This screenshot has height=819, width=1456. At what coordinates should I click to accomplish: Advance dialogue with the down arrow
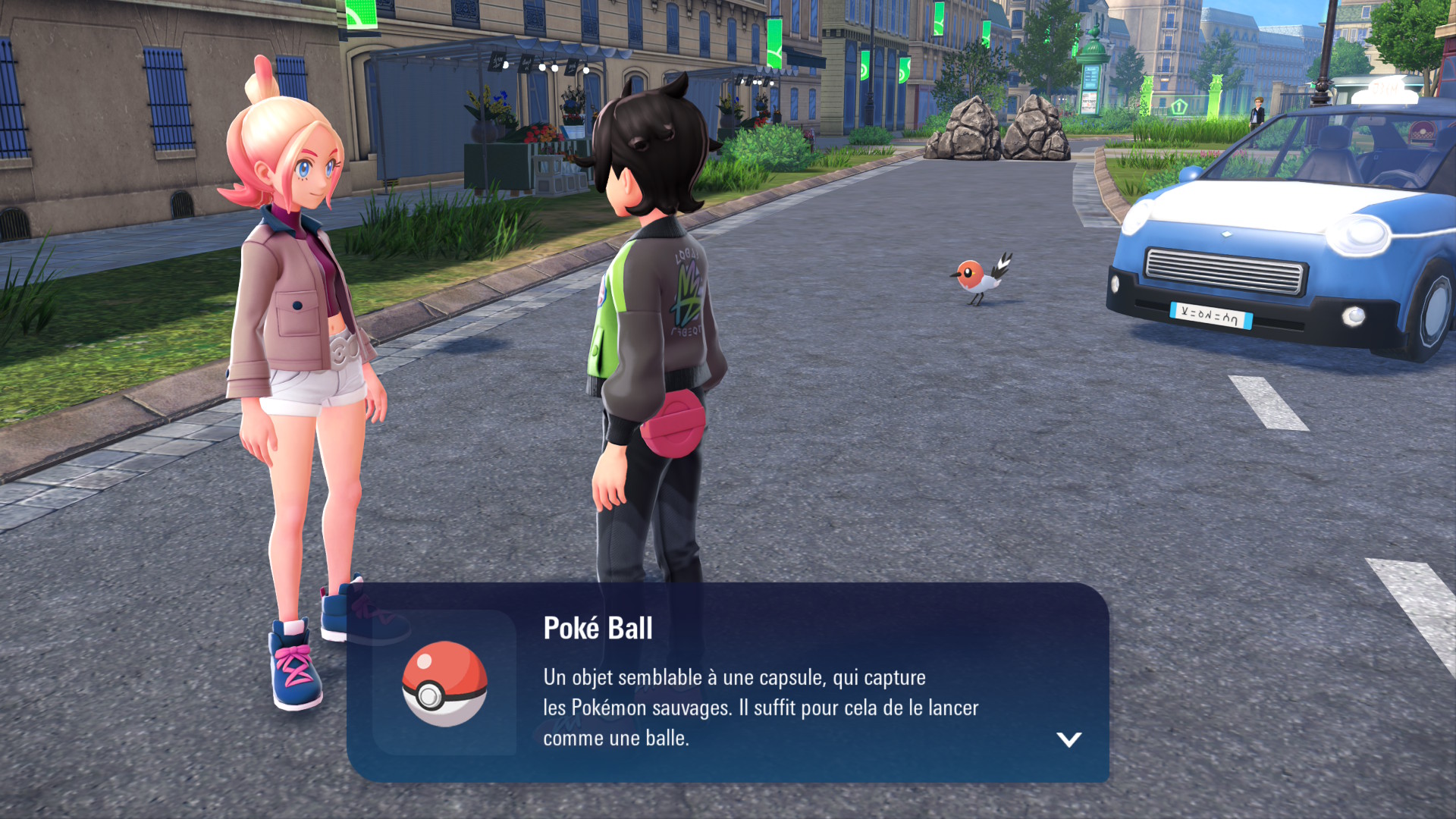coord(1068,739)
